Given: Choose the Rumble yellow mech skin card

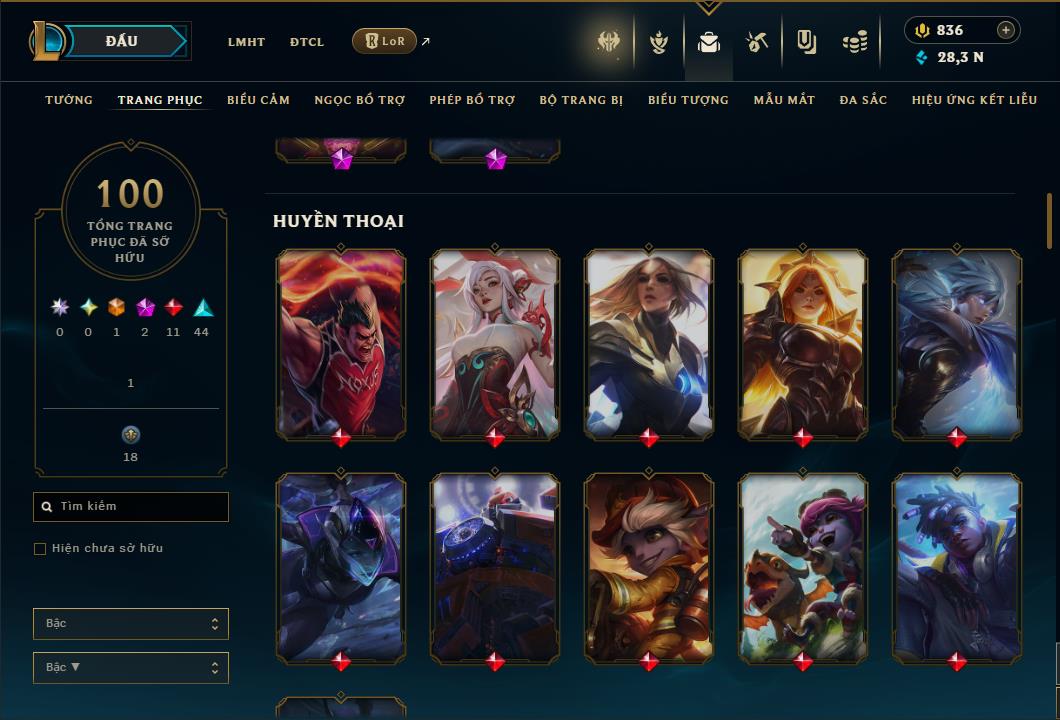Looking at the screenshot, I should [x=649, y=567].
